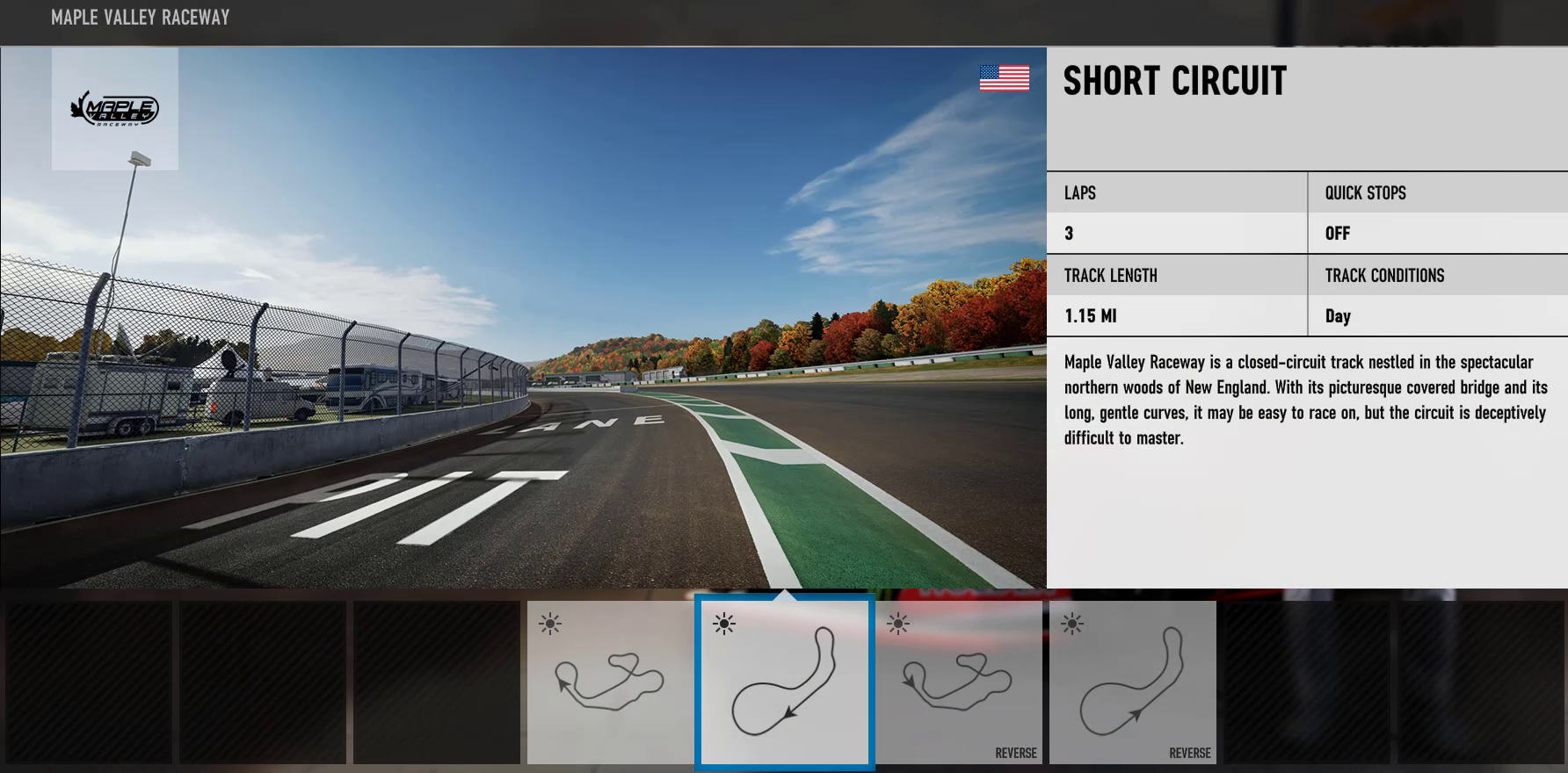Expand the Quick Stops options
1568x773 pixels.
[1364, 192]
